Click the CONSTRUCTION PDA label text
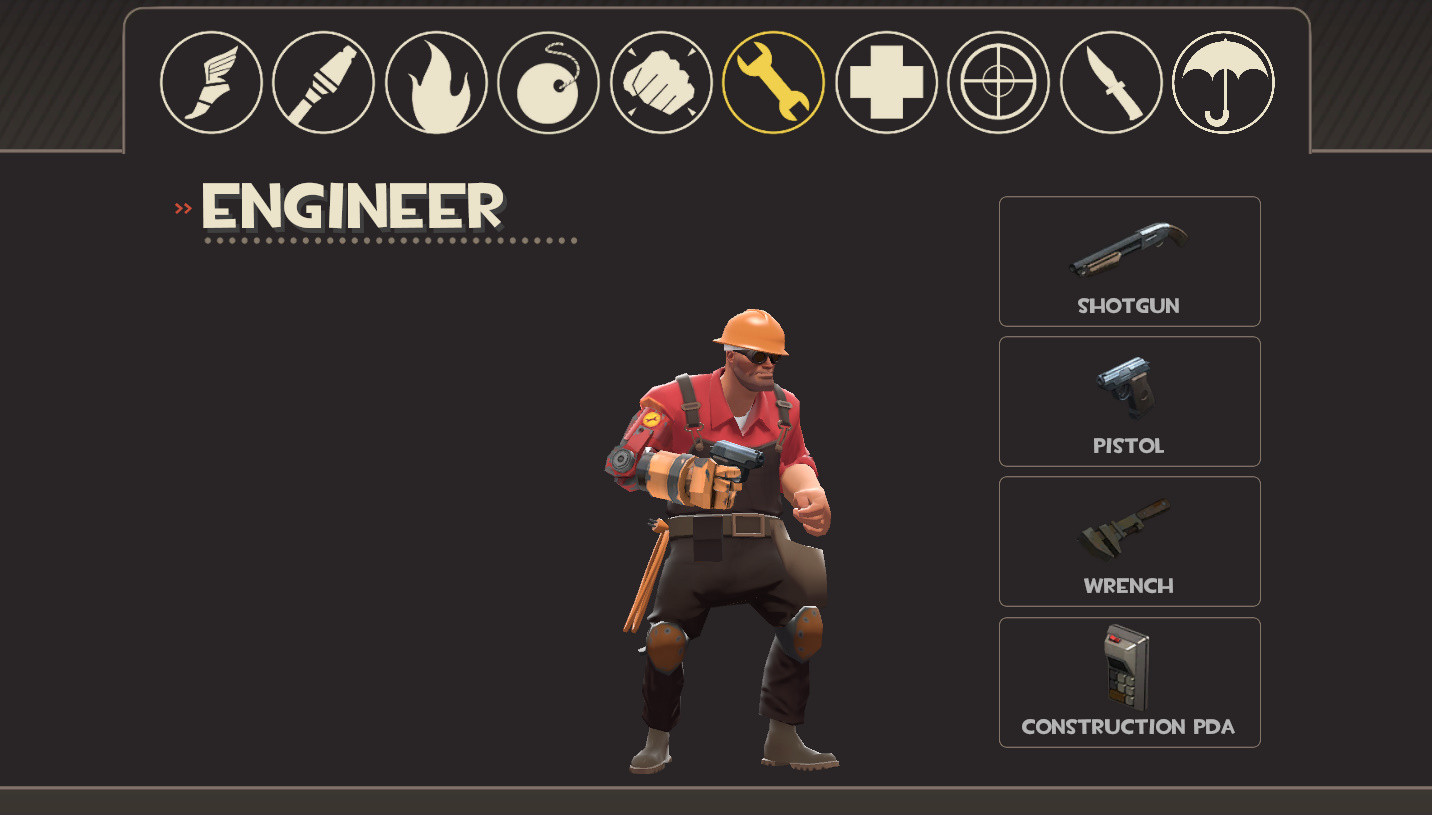 tap(1129, 727)
